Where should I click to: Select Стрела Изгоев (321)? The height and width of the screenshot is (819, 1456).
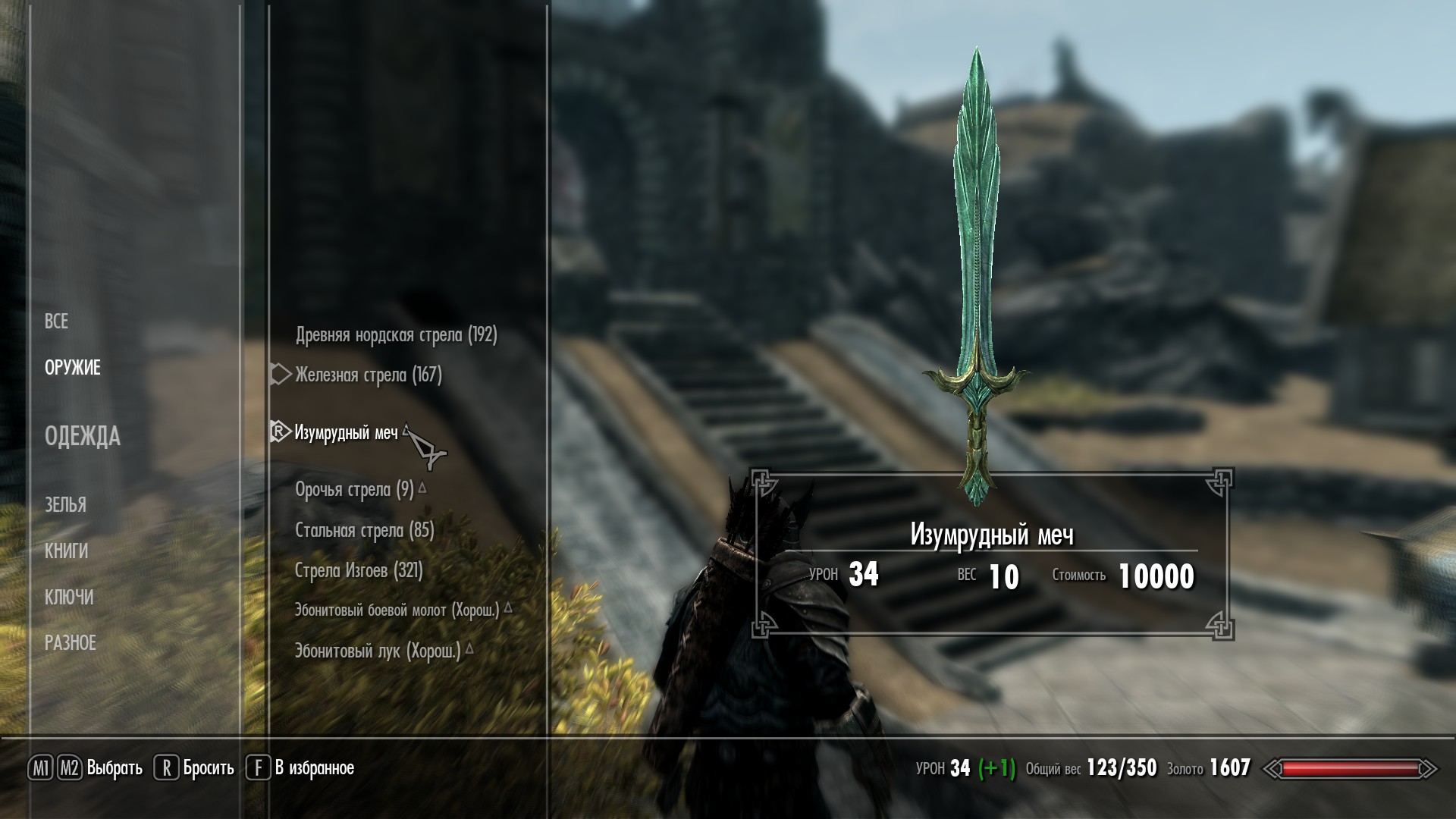[359, 570]
